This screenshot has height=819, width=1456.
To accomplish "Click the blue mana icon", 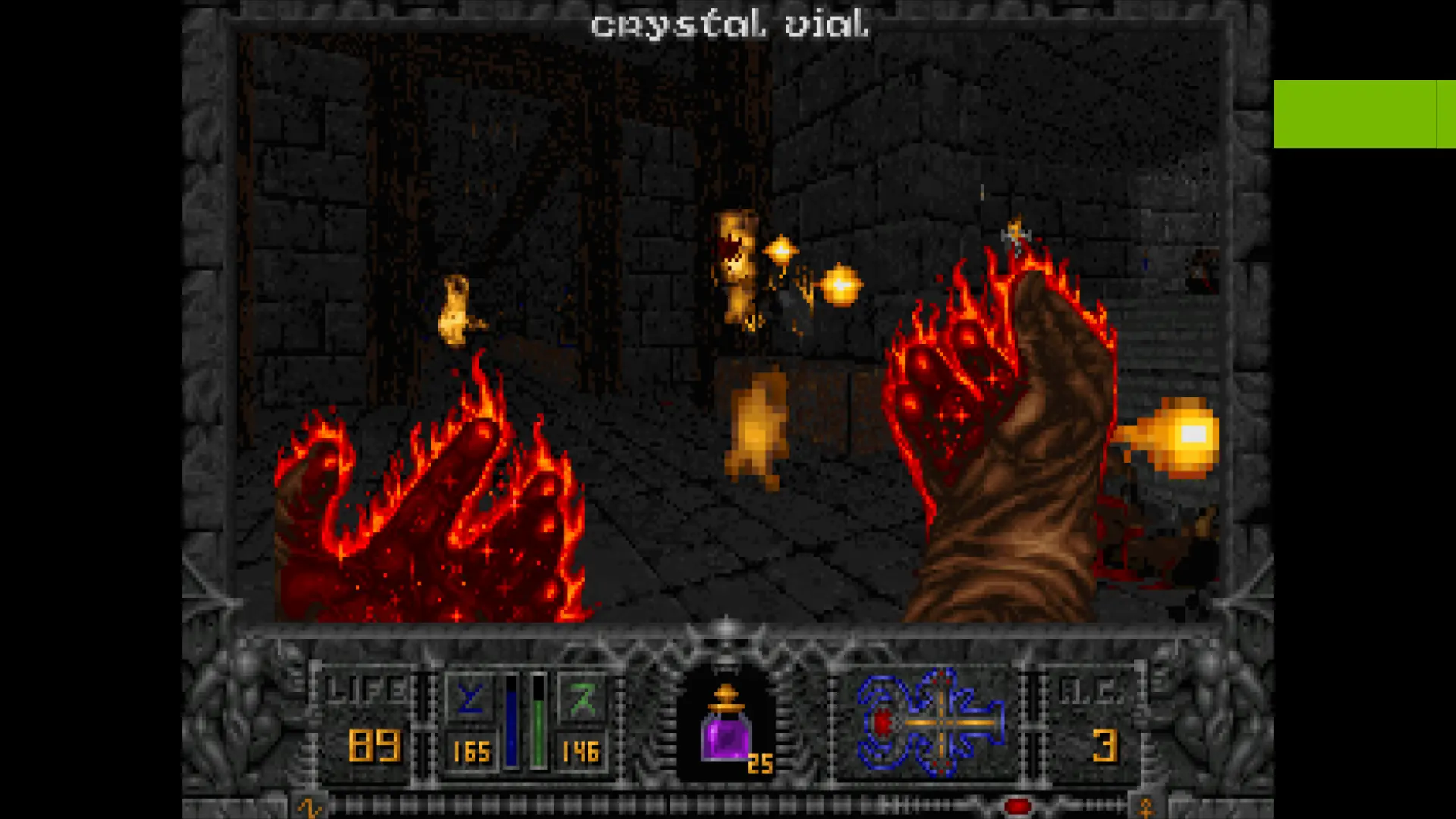I will point(470,698).
